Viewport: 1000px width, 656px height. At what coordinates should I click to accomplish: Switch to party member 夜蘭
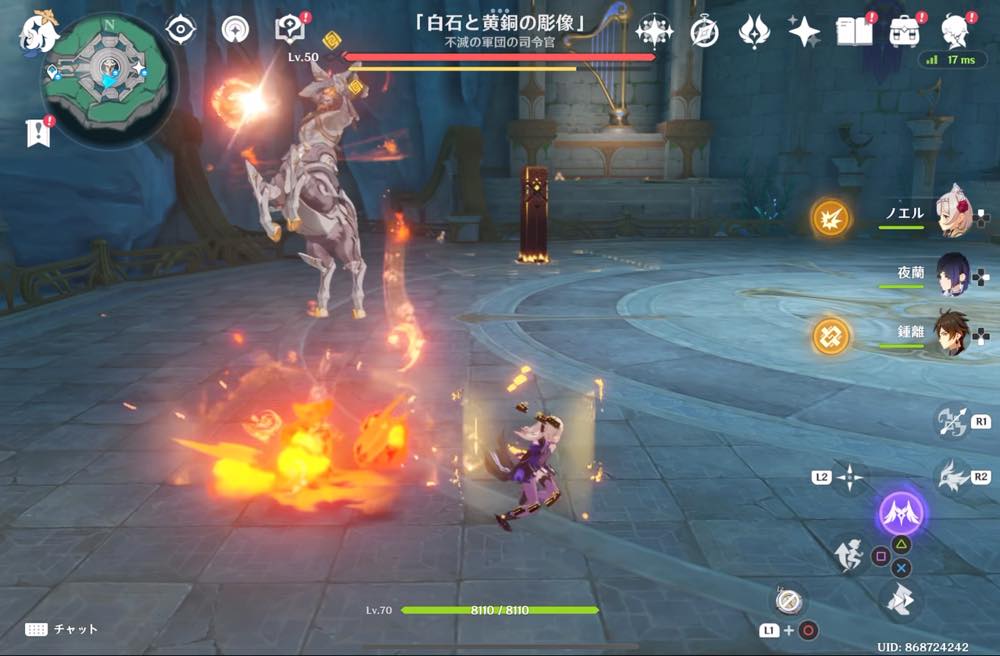point(952,275)
